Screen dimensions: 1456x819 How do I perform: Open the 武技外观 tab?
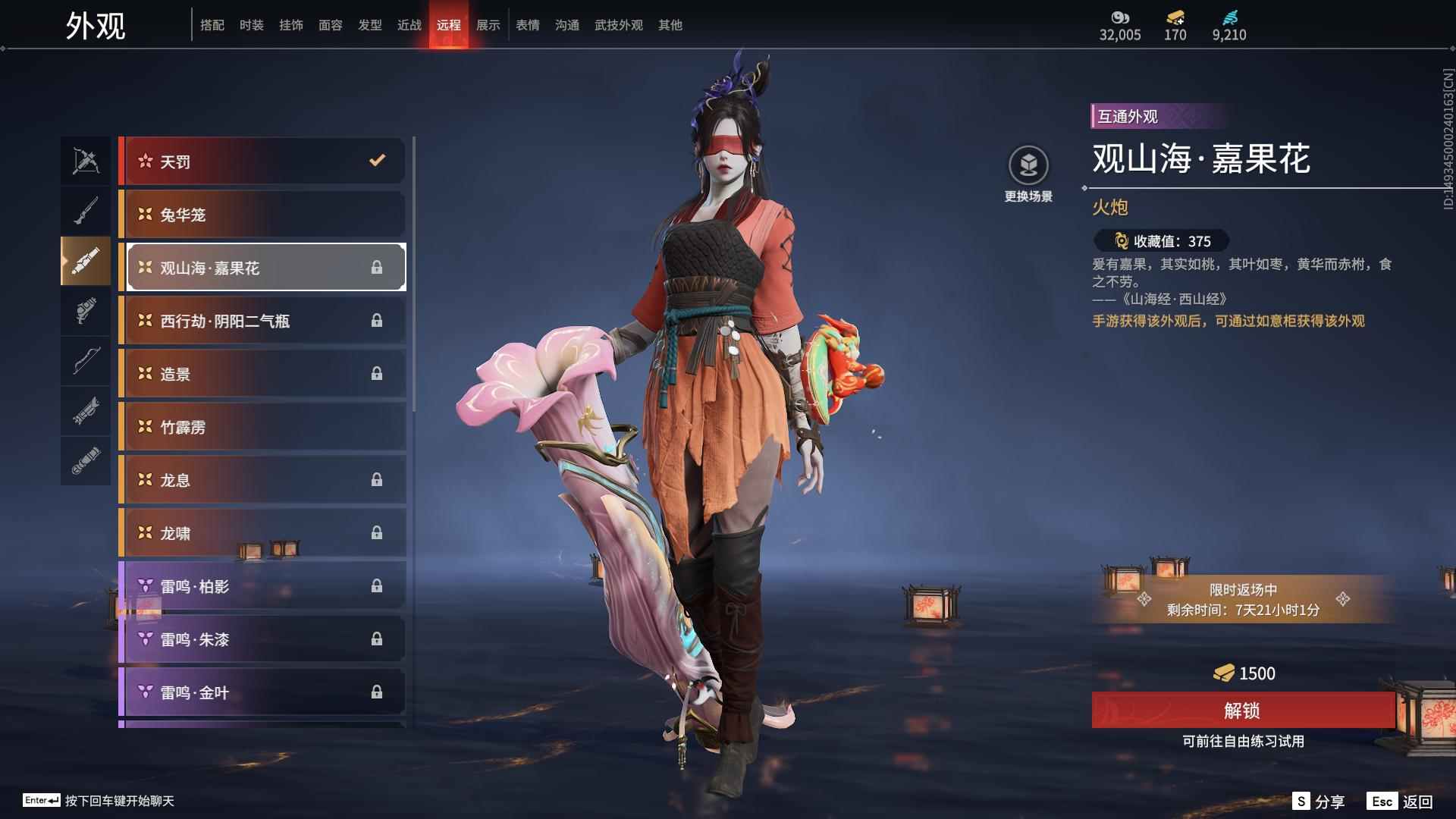pos(619,25)
